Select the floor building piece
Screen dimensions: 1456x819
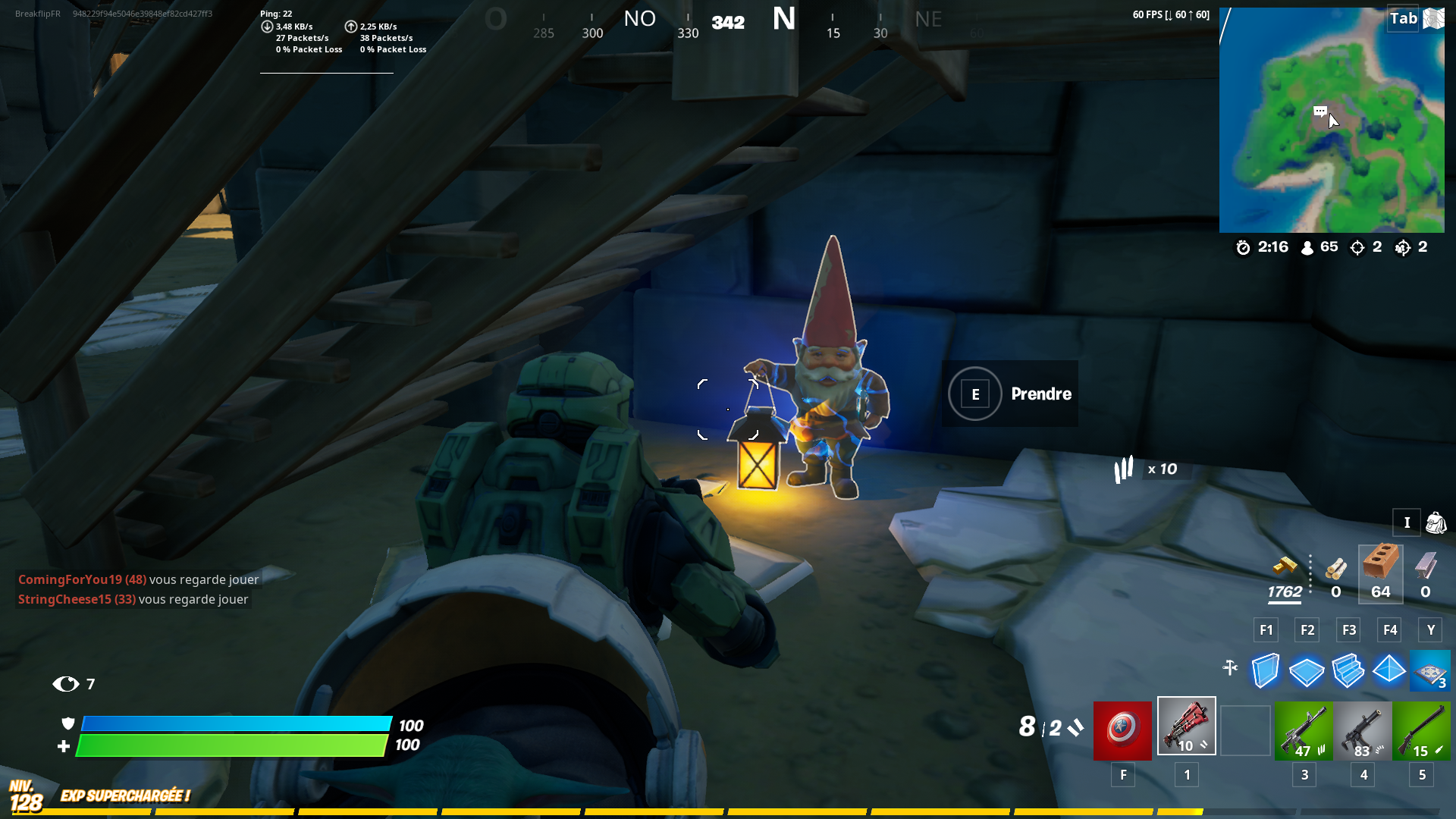pyautogui.click(x=1307, y=670)
